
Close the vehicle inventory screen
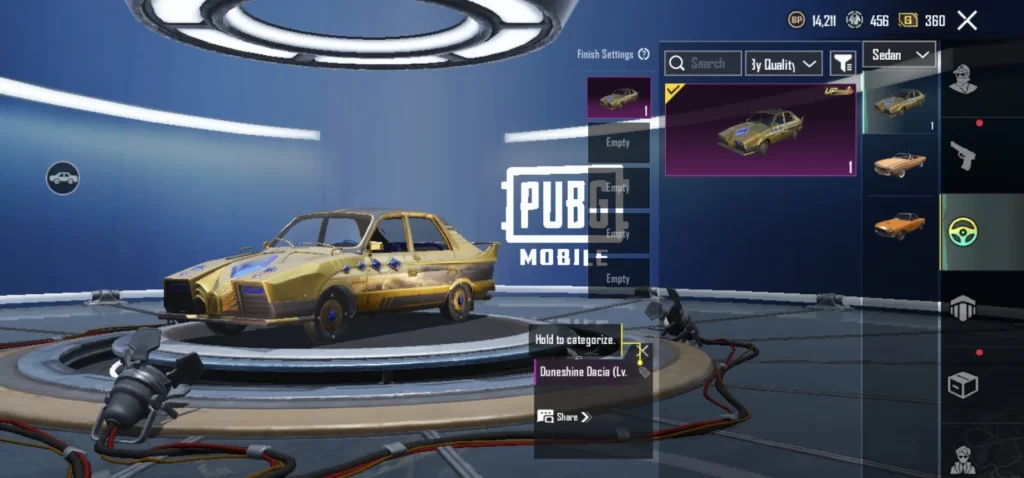967,20
